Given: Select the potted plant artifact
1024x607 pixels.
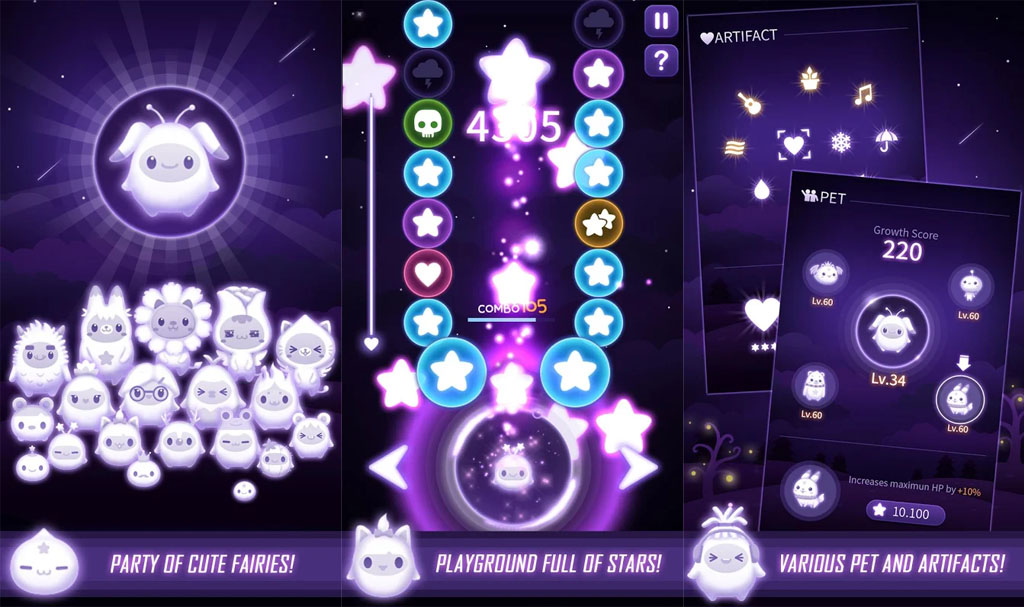Looking at the screenshot, I should pos(808,78).
